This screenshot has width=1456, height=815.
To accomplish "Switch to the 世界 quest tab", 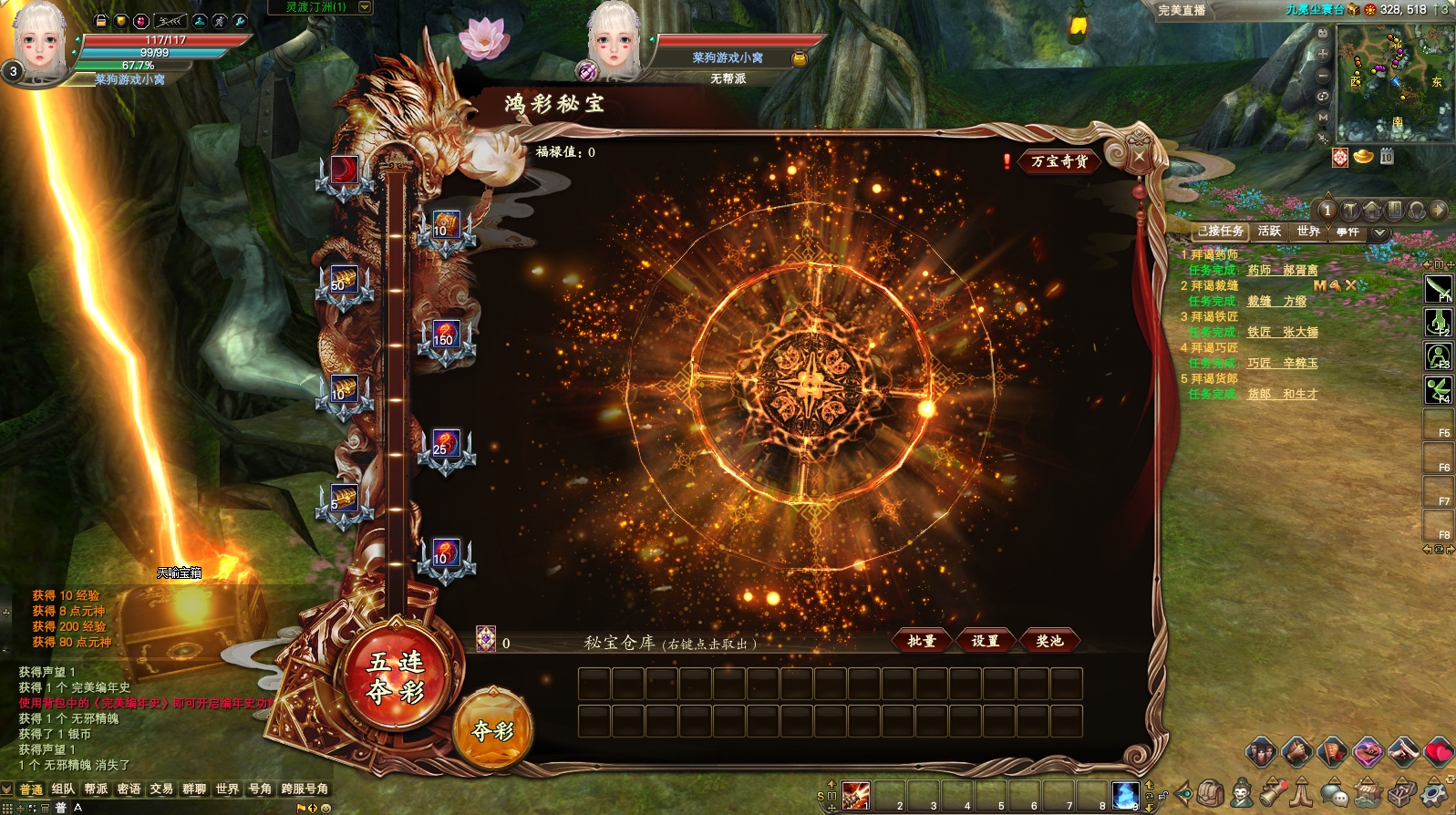I will click(1308, 232).
